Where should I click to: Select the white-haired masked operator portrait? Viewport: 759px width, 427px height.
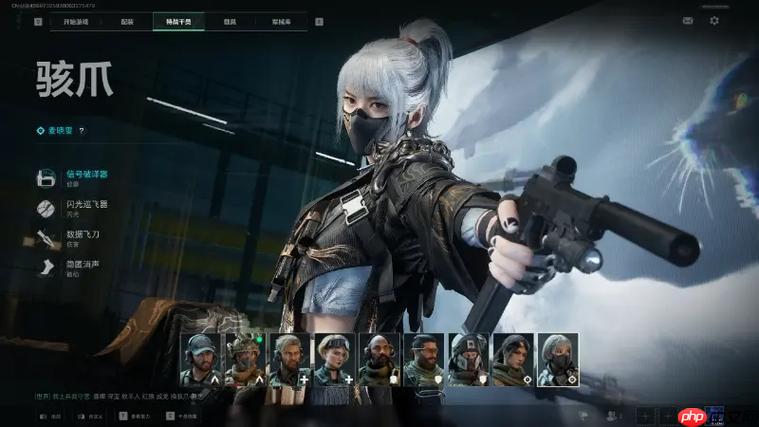pyautogui.click(x=557, y=359)
